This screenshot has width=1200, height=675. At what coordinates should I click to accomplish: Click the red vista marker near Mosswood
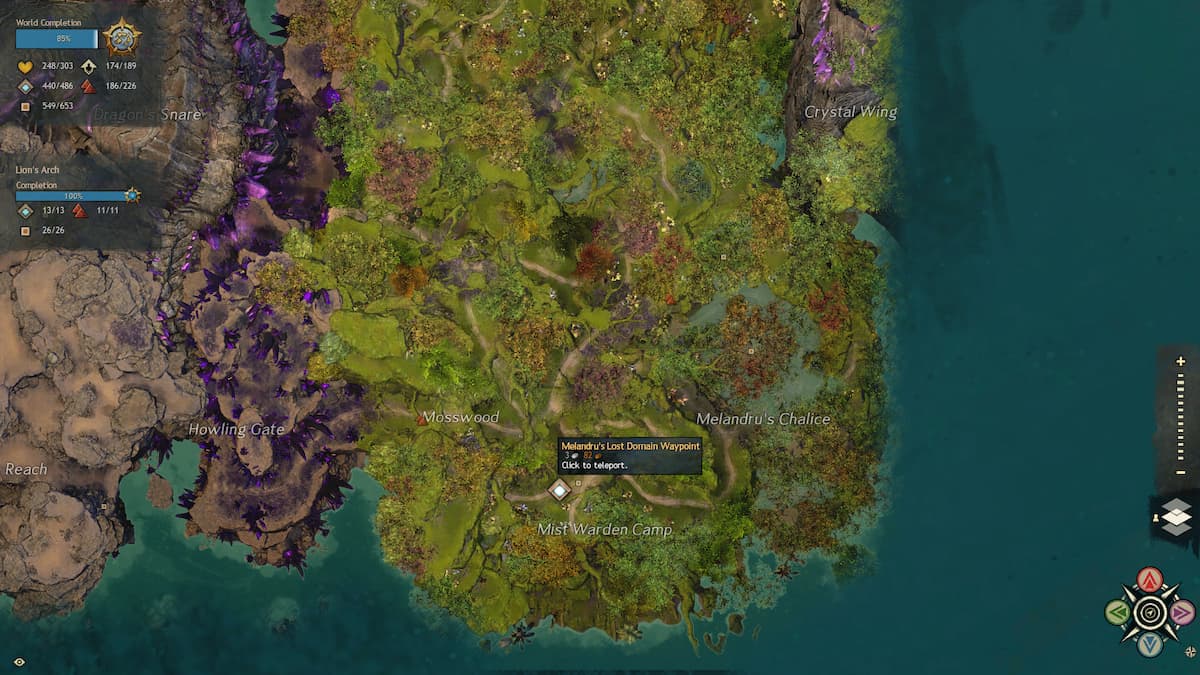pos(422,420)
